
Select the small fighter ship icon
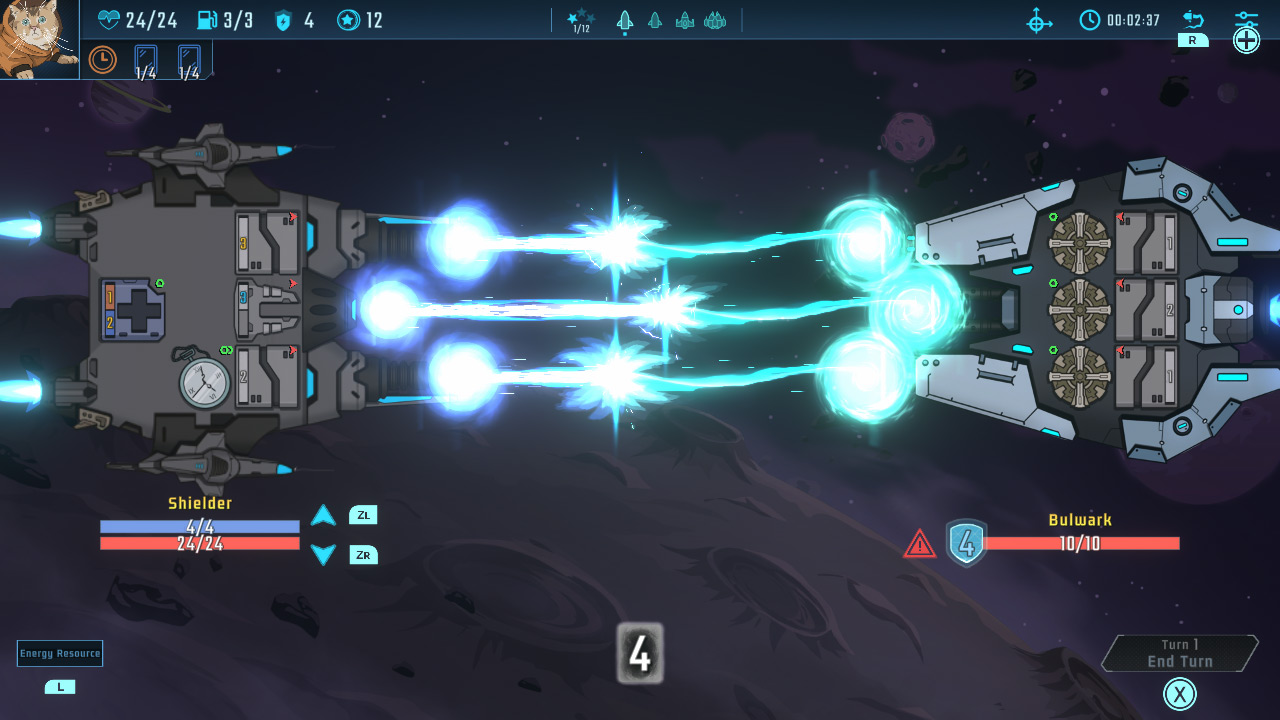(655, 20)
